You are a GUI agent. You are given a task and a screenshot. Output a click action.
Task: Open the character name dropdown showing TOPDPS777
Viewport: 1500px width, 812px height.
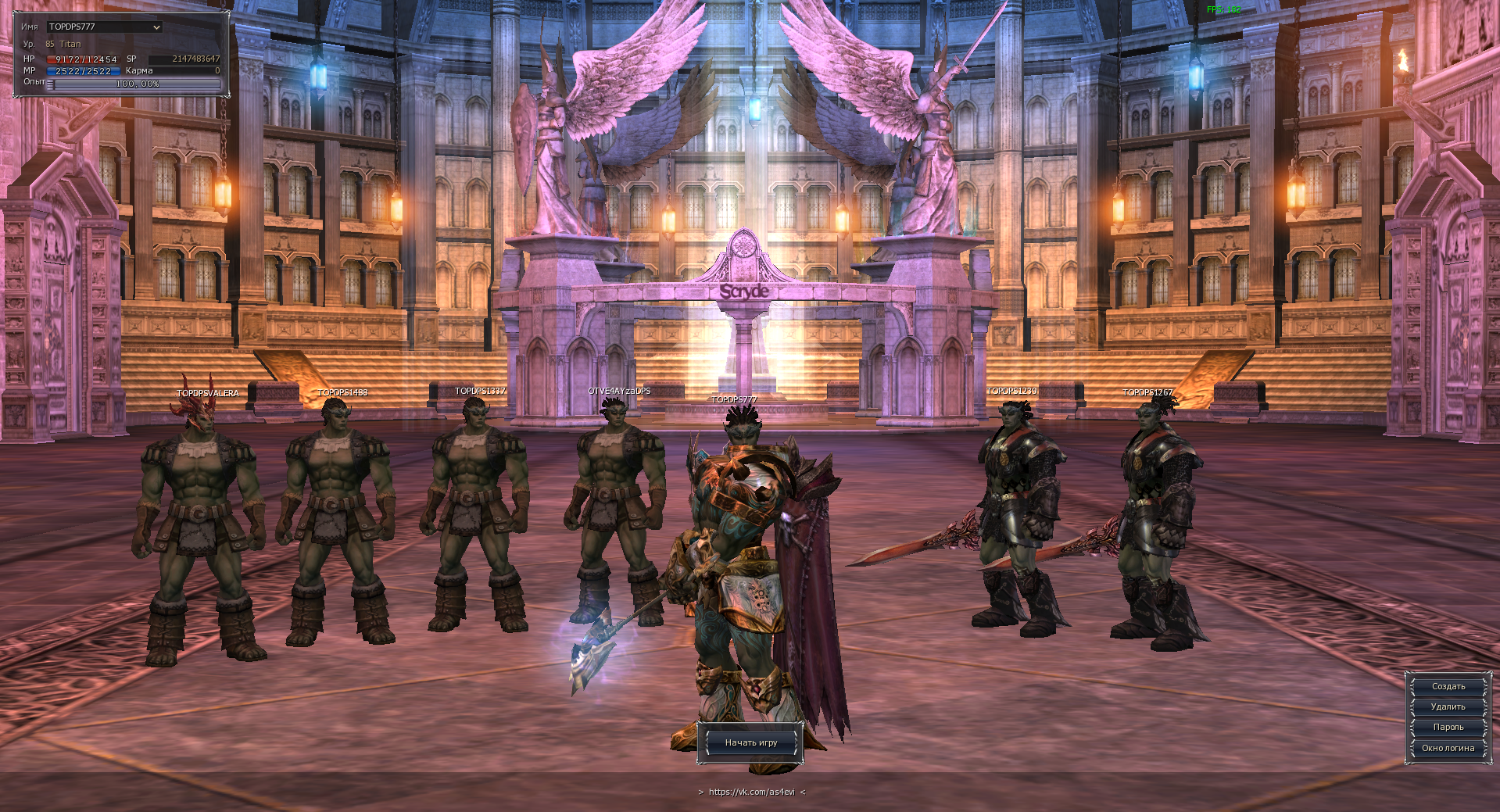click(106, 26)
